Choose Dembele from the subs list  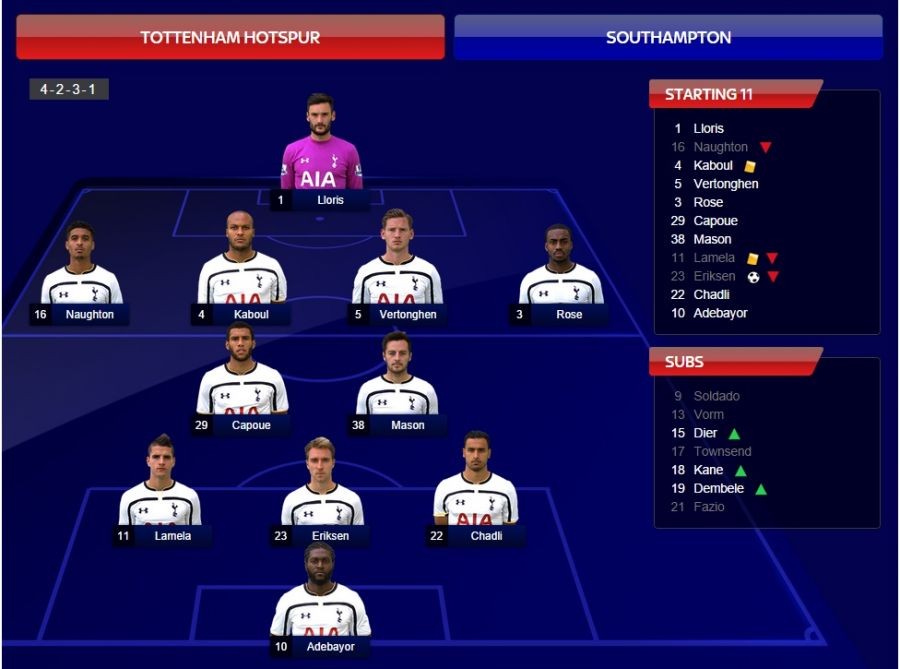tap(718, 489)
